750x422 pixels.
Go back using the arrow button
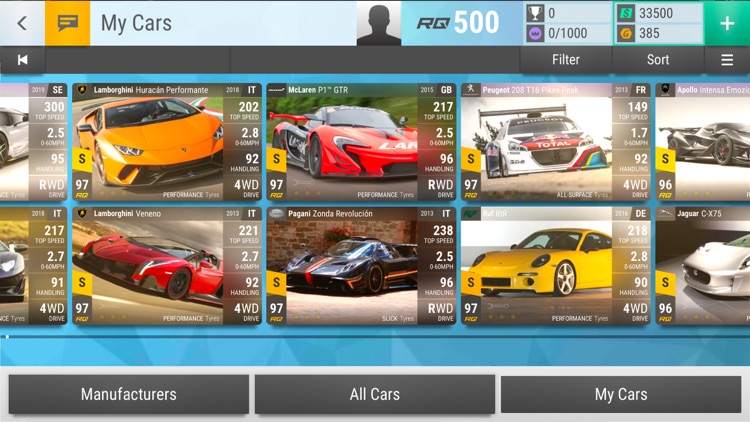click(x=22, y=22)
